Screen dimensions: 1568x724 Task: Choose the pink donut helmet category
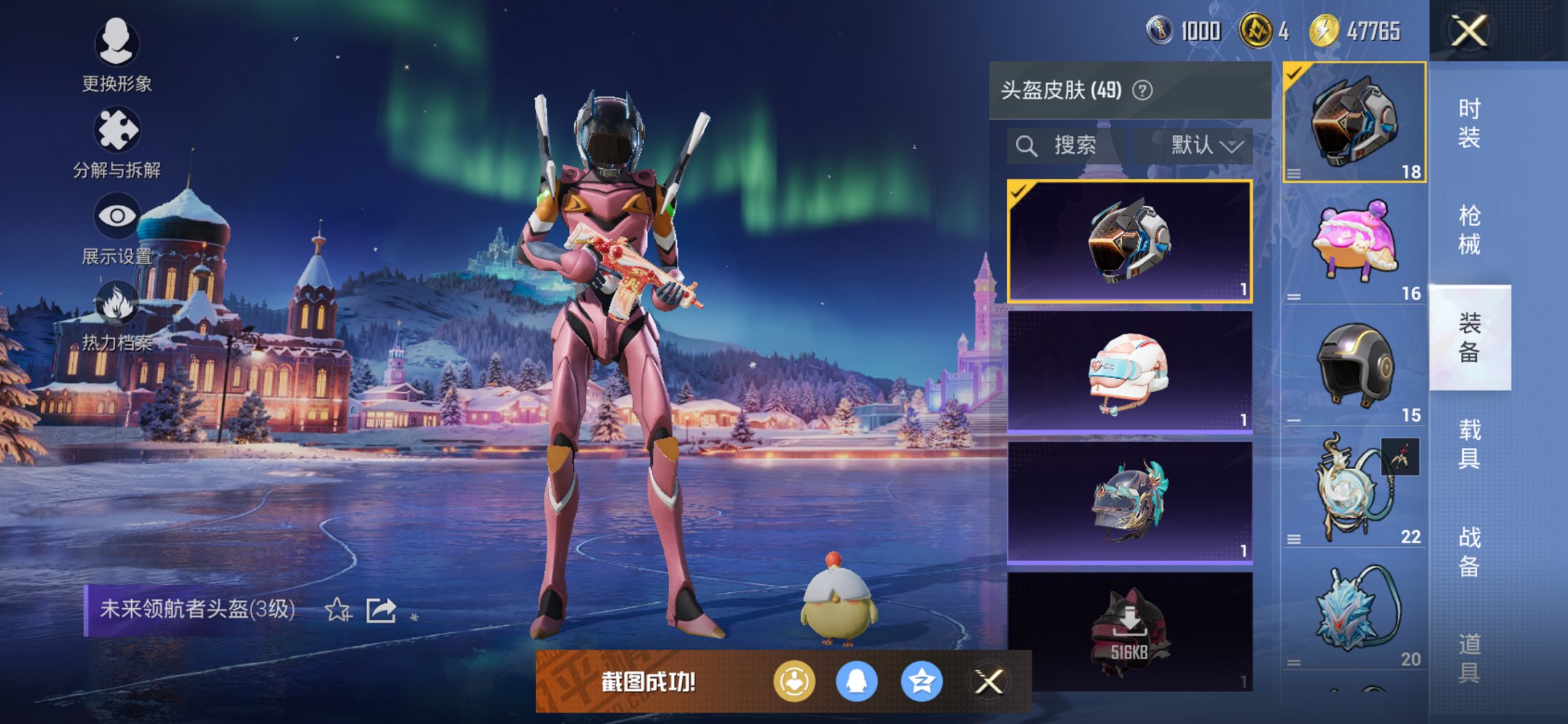[x=1354, y=244]
